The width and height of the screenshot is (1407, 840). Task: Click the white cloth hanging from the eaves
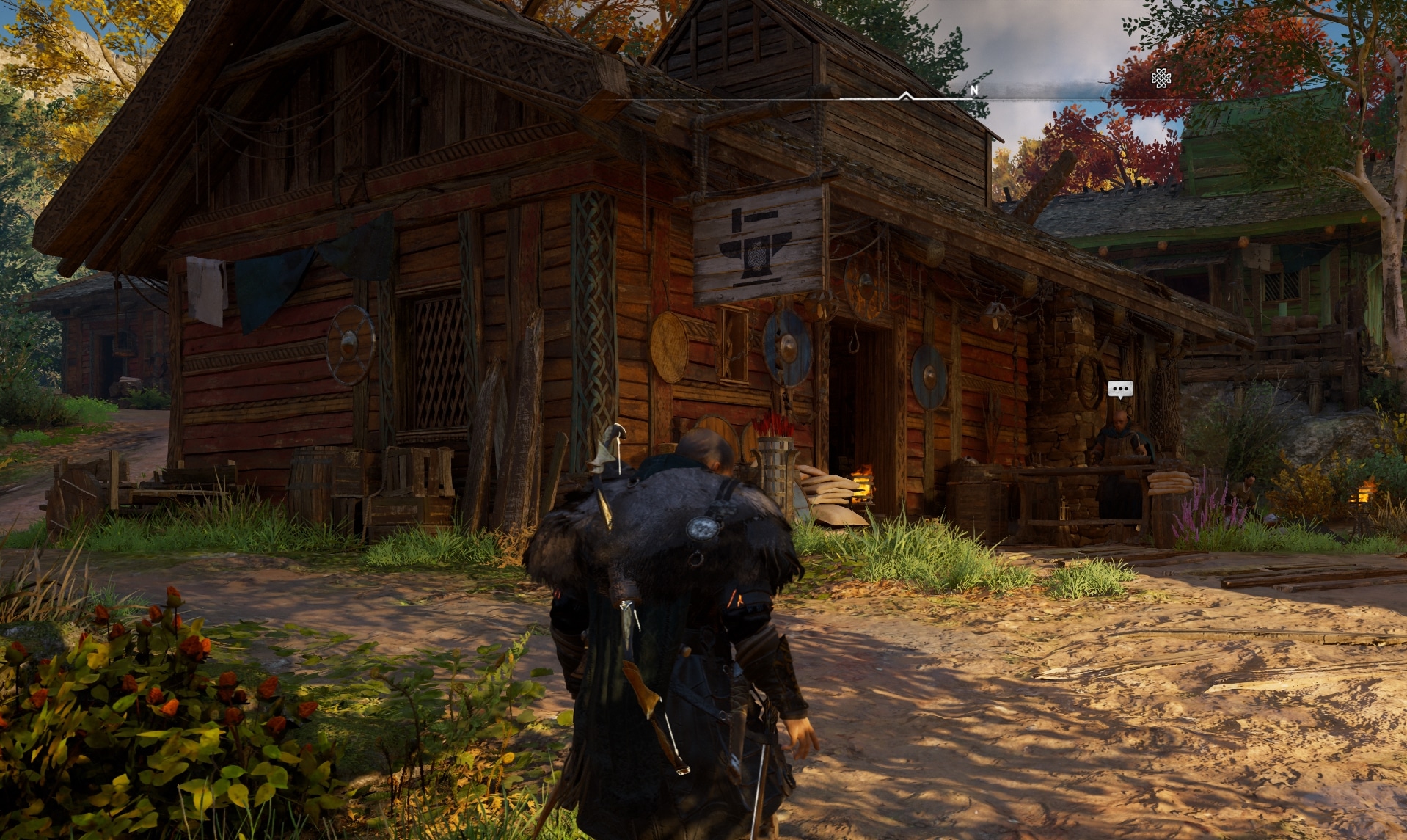click(208, 286)
